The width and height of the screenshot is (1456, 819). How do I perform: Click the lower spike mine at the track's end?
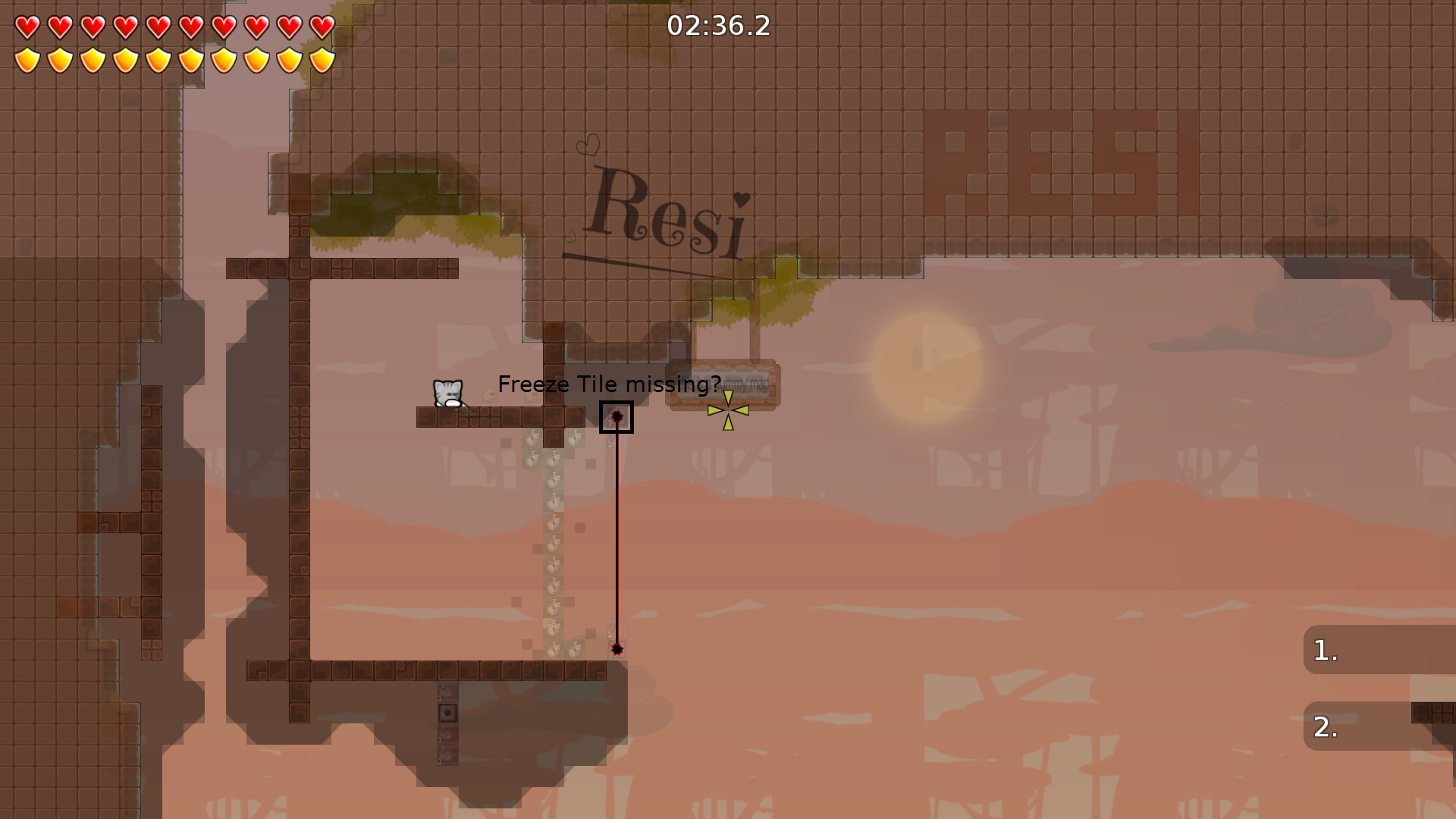click(x=616, y=648)
